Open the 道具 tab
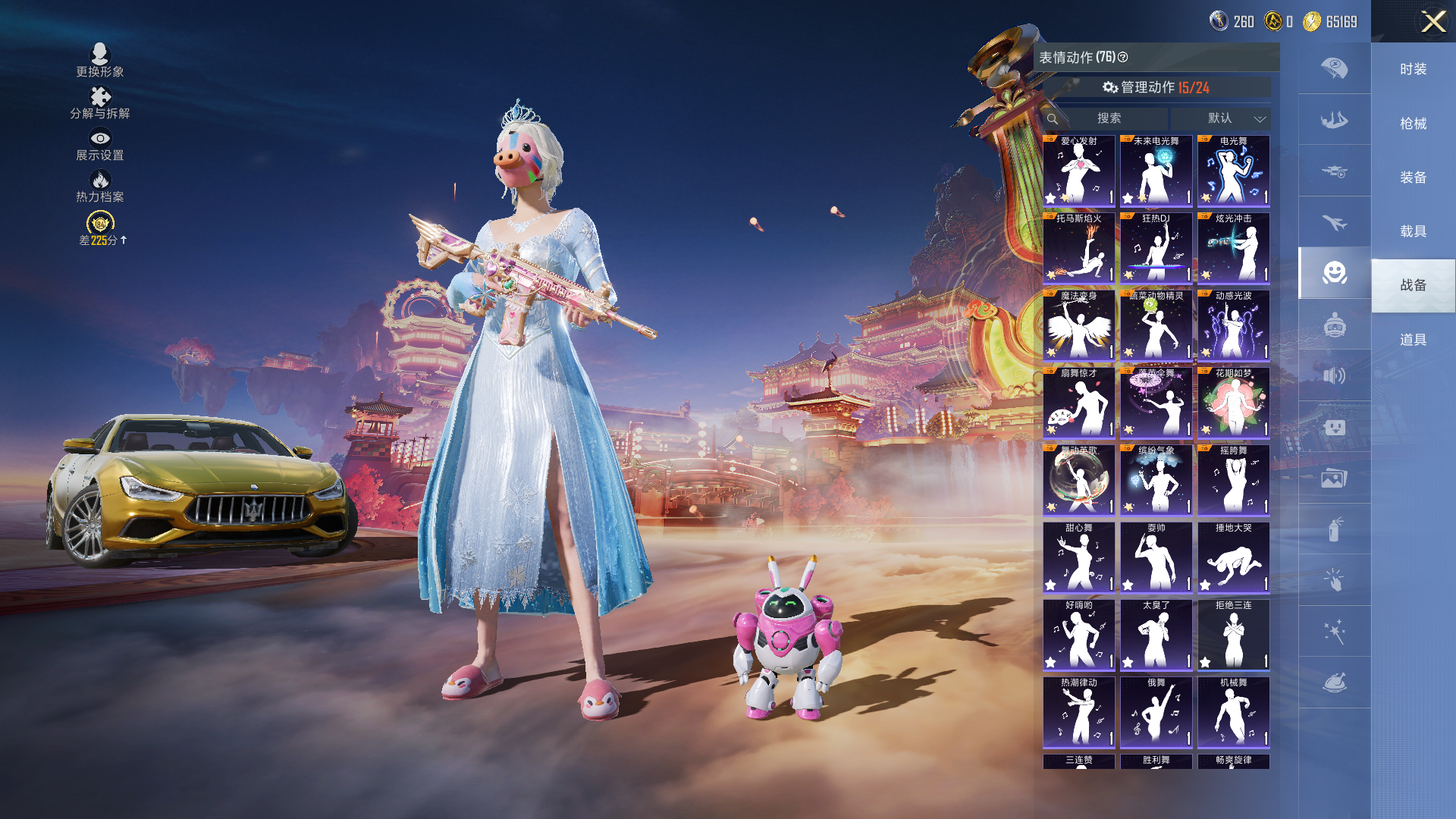This screenshot has width=1456, height=819. pyautogui.click(x=1413, y=340)
